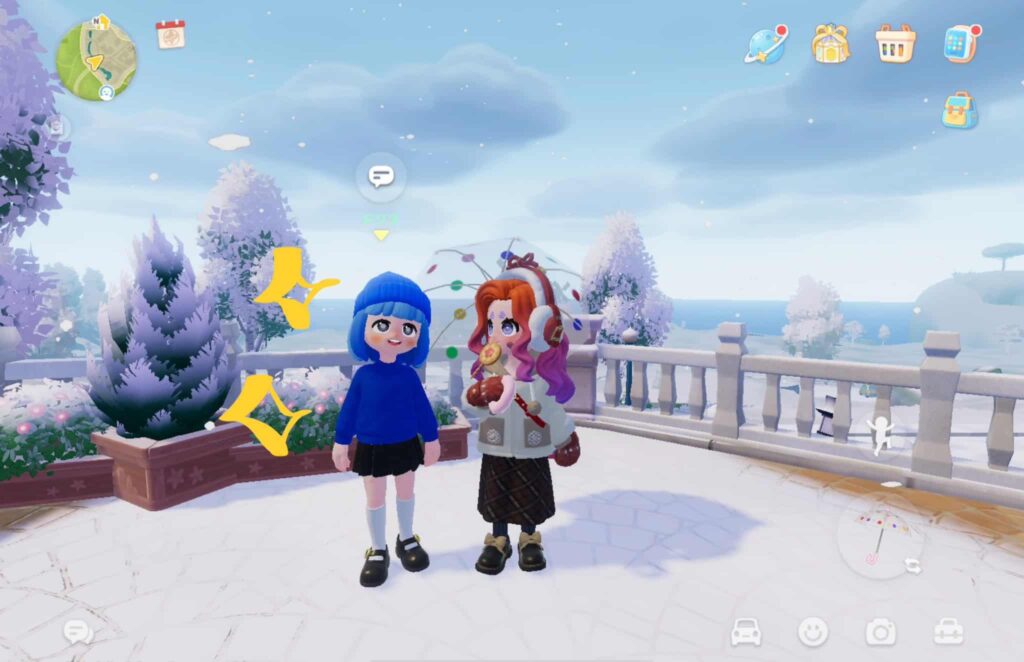Image resolution: width=1024 pixels, height=662 pixels.
Task: Tap the jumping figure action button
Action: click(x=879, y=432)
